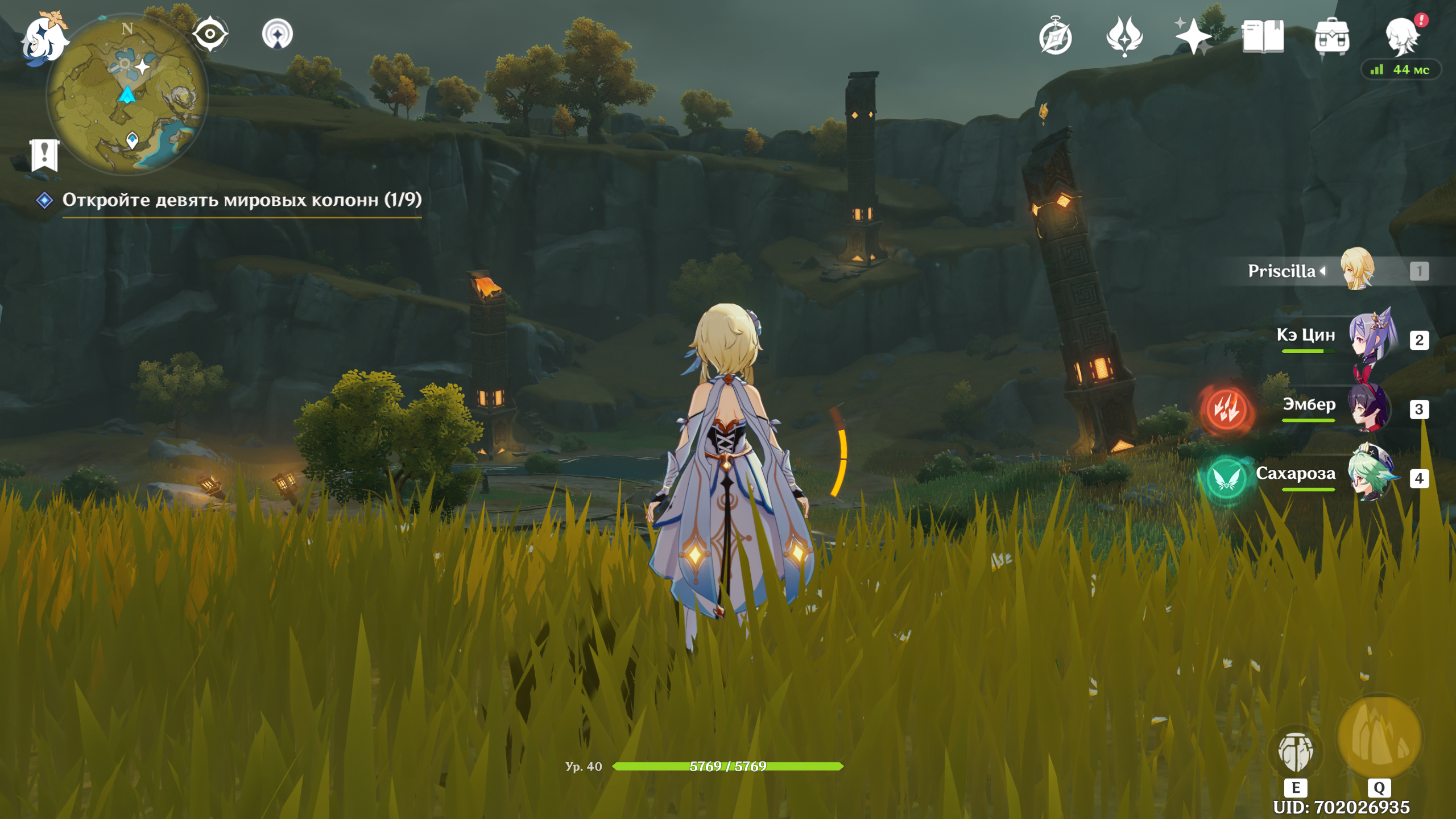The width and height of the screenshot is (1456, 819).
Task: Select active character Priscilla in party list
Action: [x=1357, y=270]
